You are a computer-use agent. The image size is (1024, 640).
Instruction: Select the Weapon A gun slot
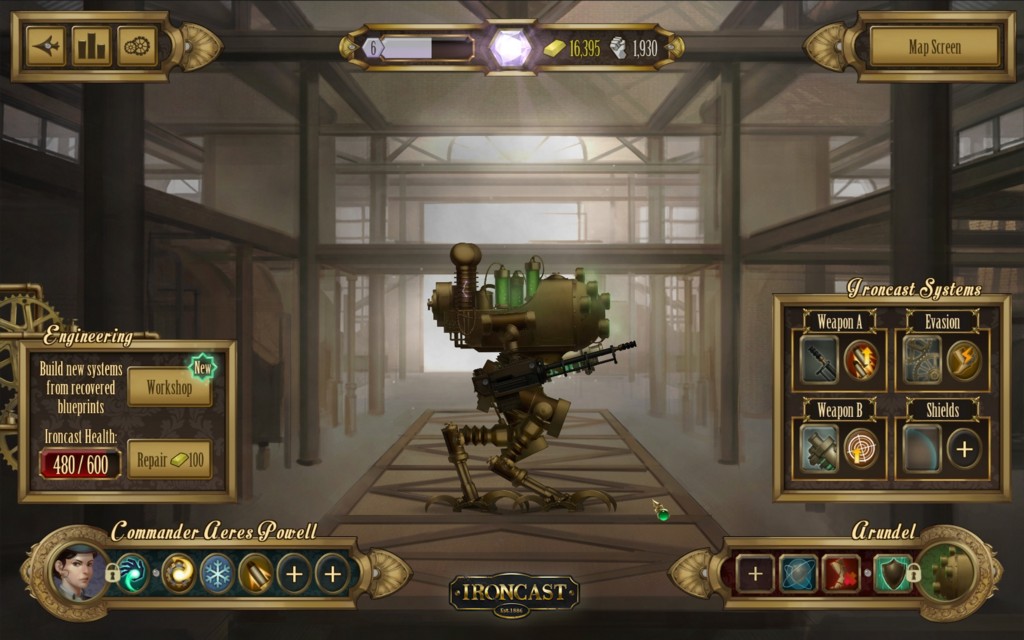pyautogui.click(x=820, y=360)
